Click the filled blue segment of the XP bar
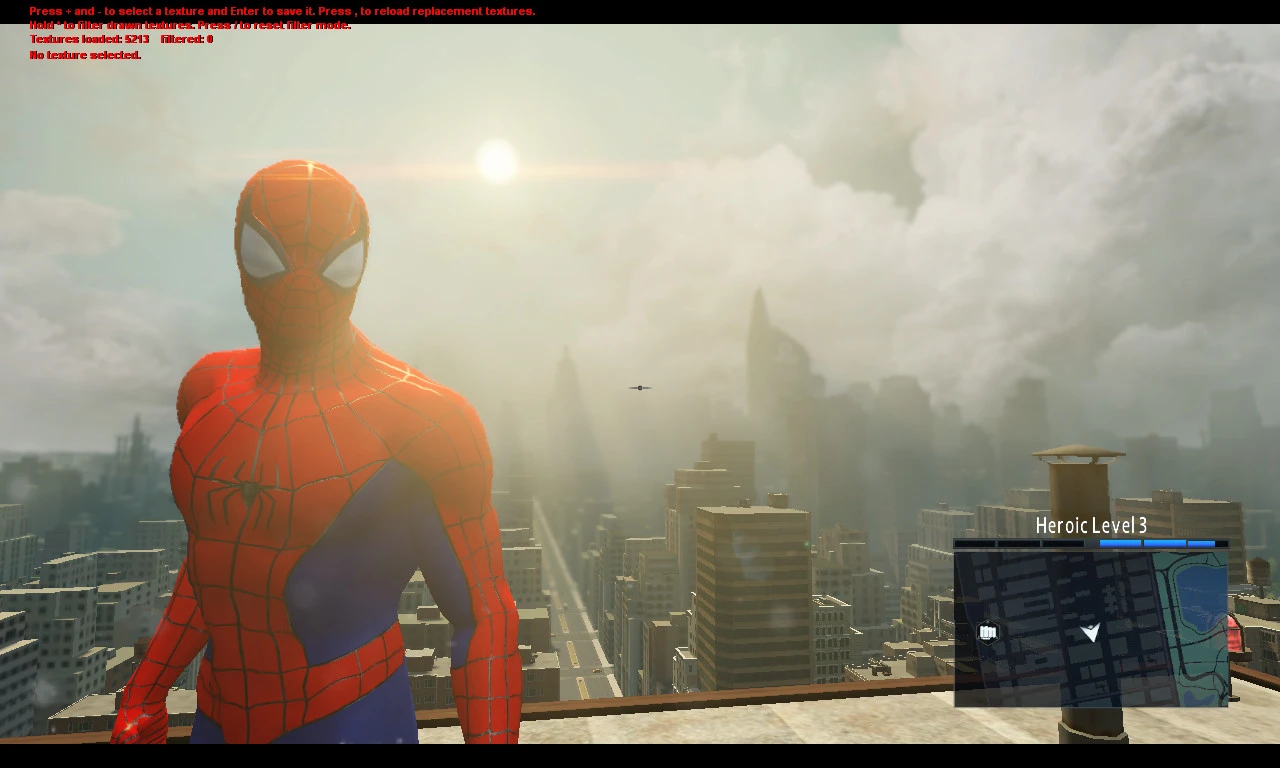The width and height of the screenshot is (1280, 768). (1120, 542)
